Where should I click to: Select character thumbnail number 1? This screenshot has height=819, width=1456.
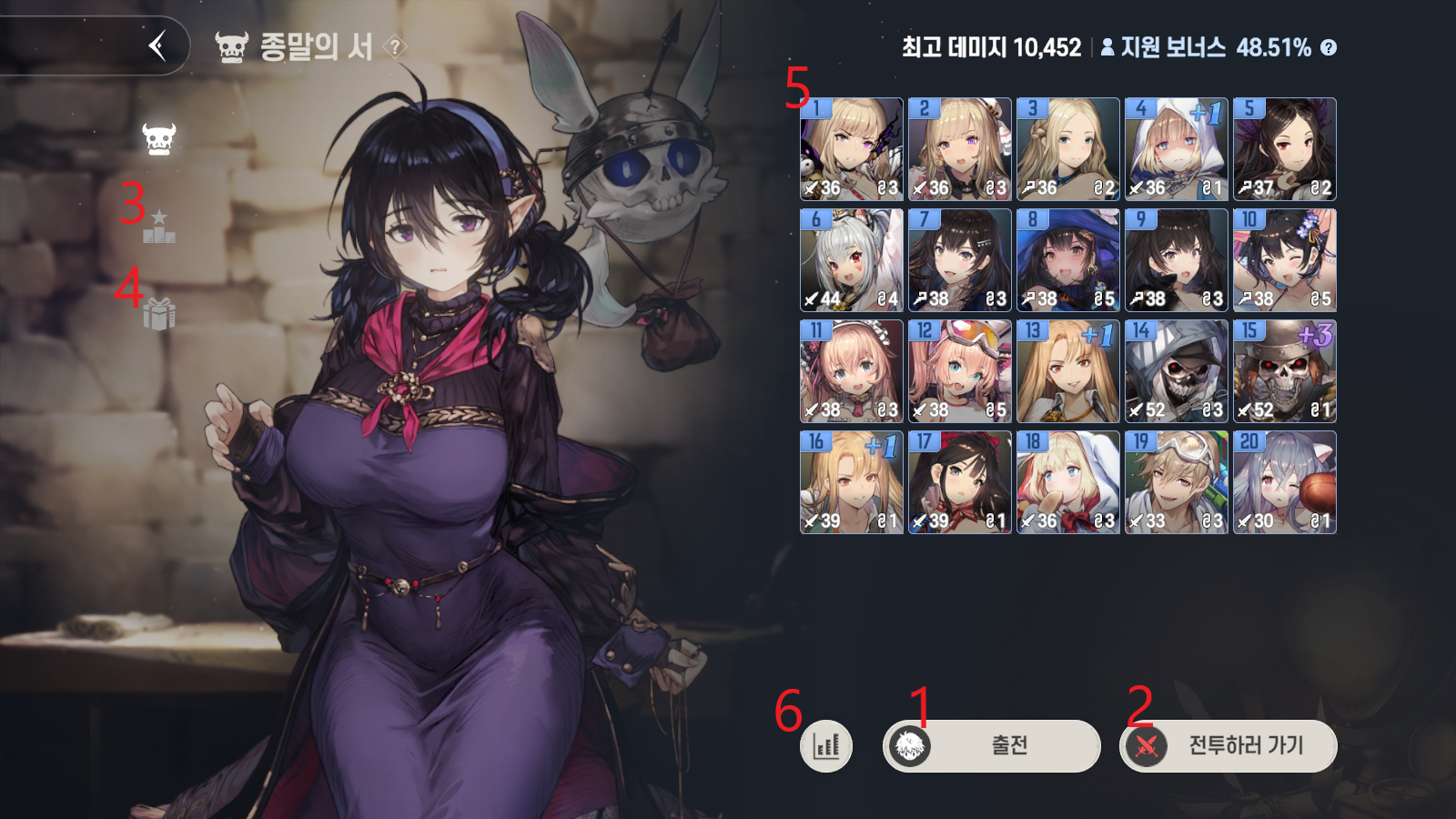coord(850,148)
